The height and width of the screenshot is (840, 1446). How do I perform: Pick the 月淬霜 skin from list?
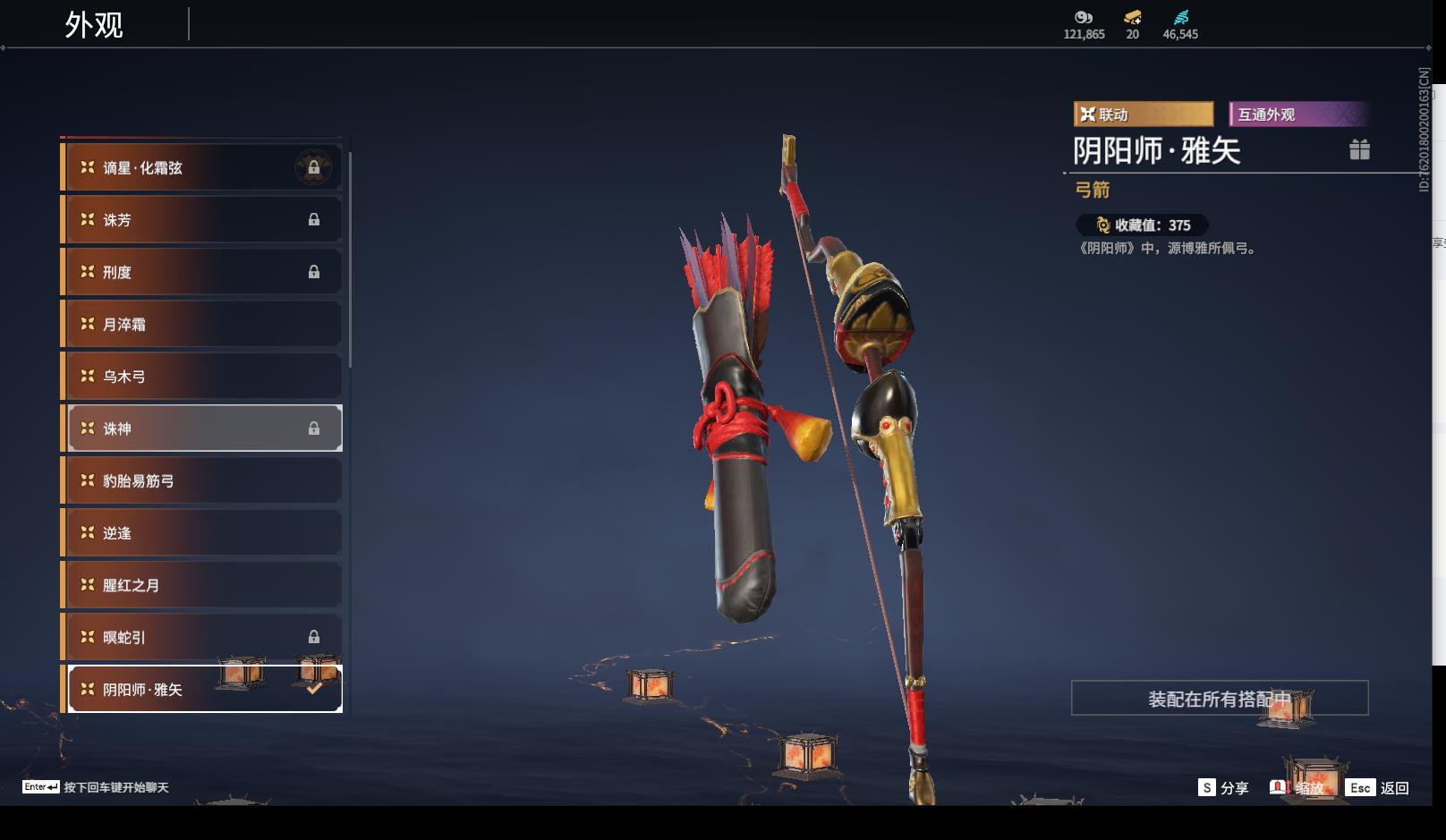tap(204, 324)
